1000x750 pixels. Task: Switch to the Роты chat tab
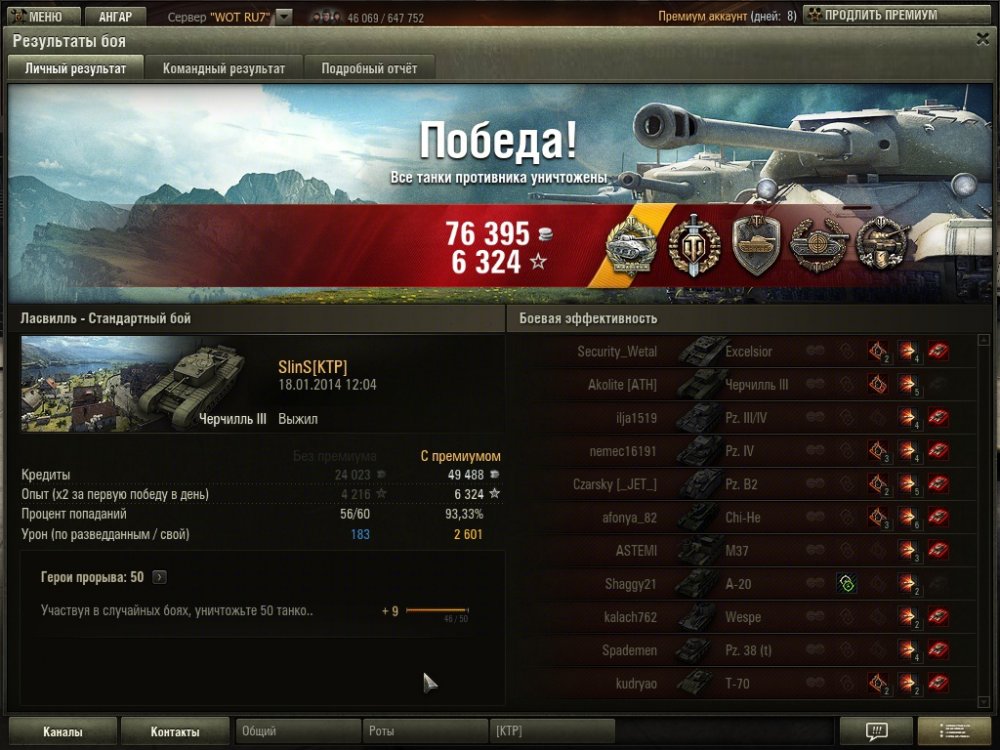pos(424,731)
